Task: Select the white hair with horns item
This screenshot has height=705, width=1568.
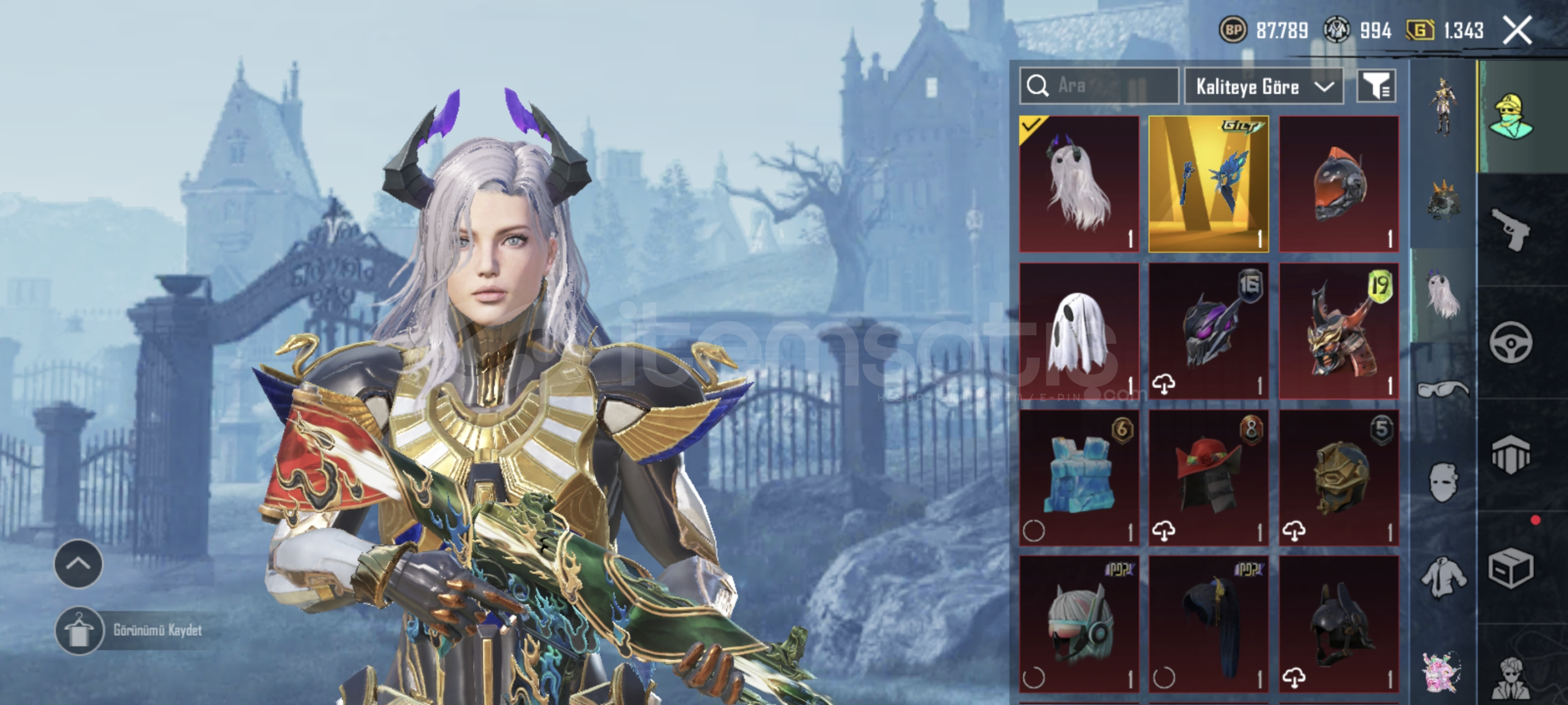Action: 1079,184
